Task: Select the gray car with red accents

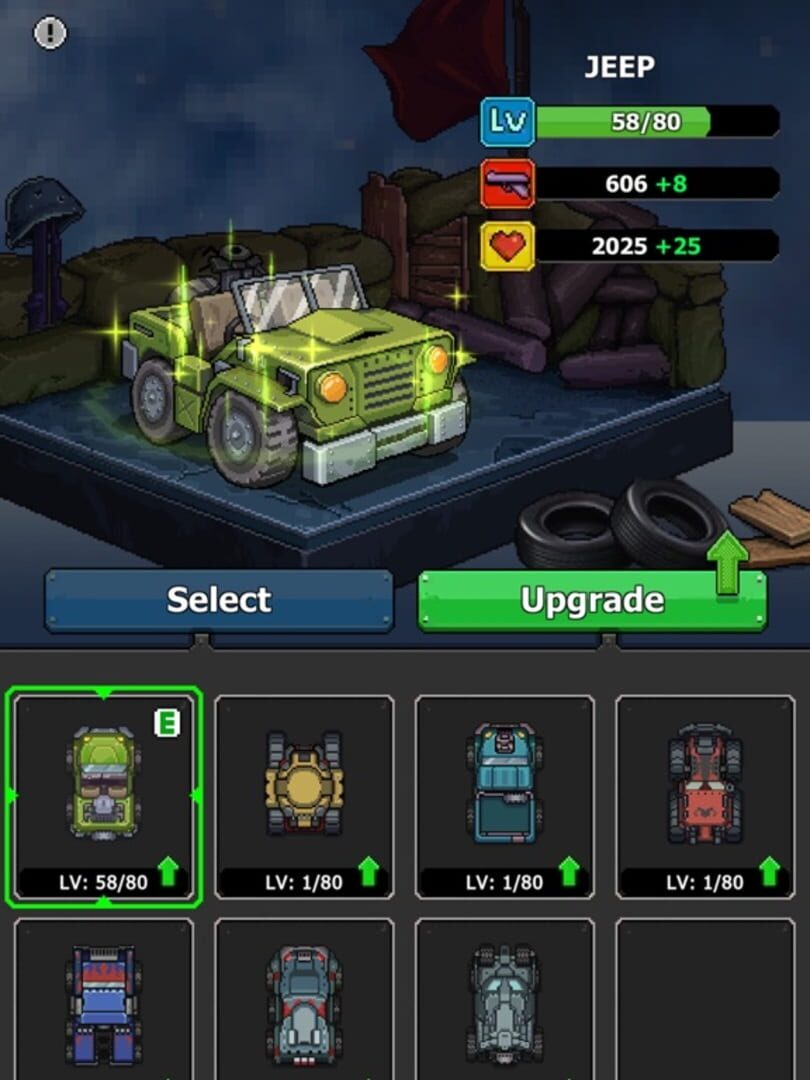Action: click(x=304, y=1000)
